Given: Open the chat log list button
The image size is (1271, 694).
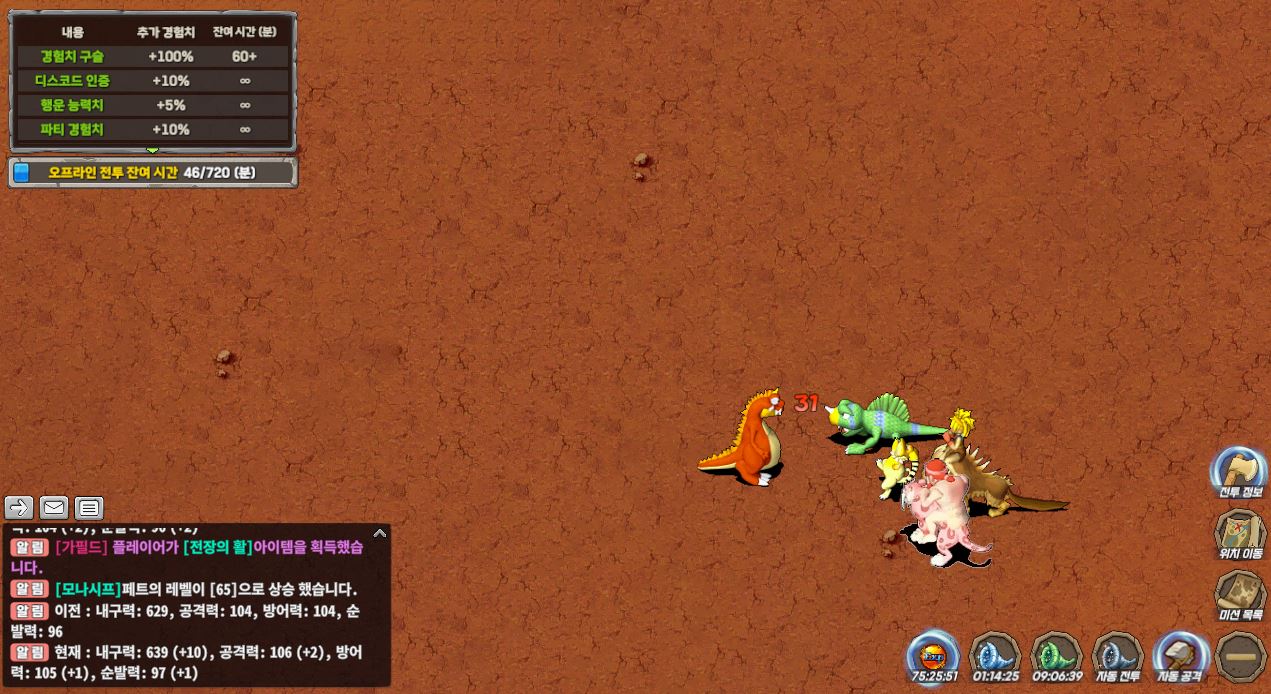Looking at the screenshot, I should (x=89, y=508).
